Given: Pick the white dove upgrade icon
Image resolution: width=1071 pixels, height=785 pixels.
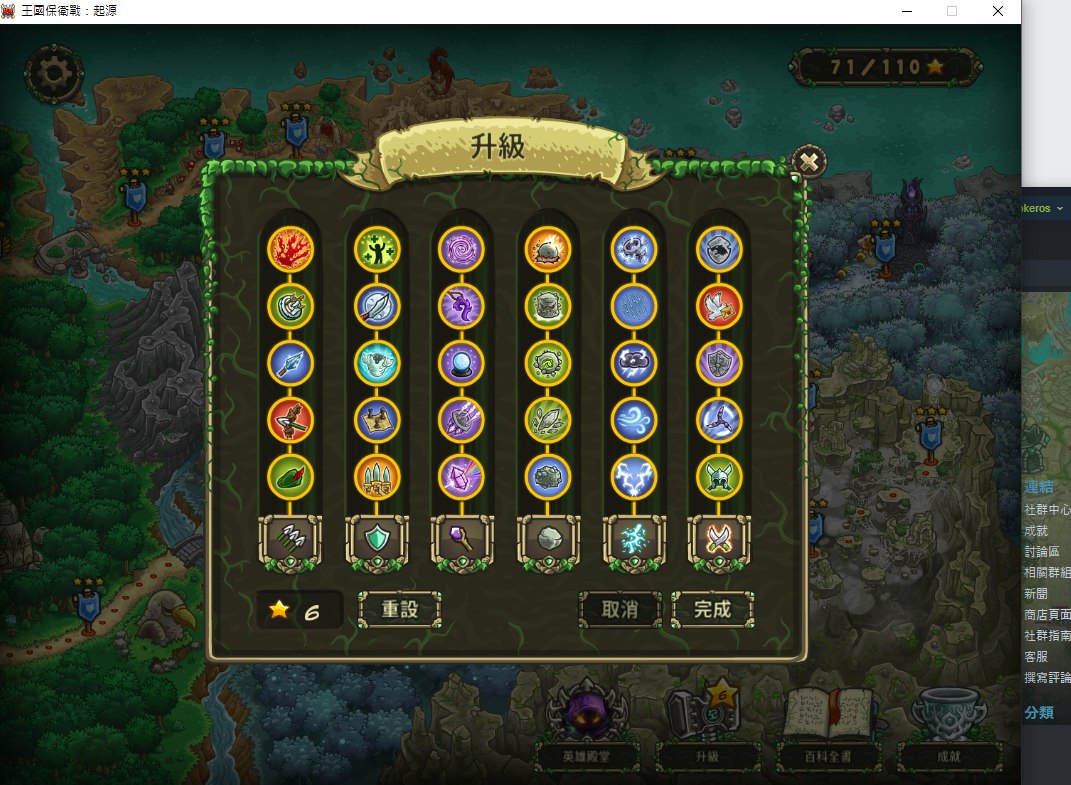Looking at the screenshot, I should [x=720, y=306].
